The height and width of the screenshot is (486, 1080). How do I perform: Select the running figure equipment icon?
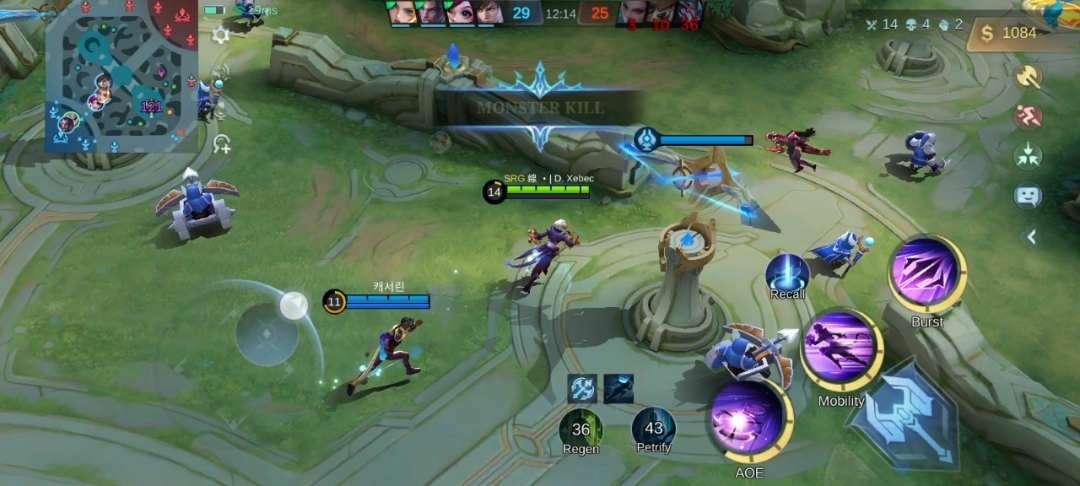[619, 388]
